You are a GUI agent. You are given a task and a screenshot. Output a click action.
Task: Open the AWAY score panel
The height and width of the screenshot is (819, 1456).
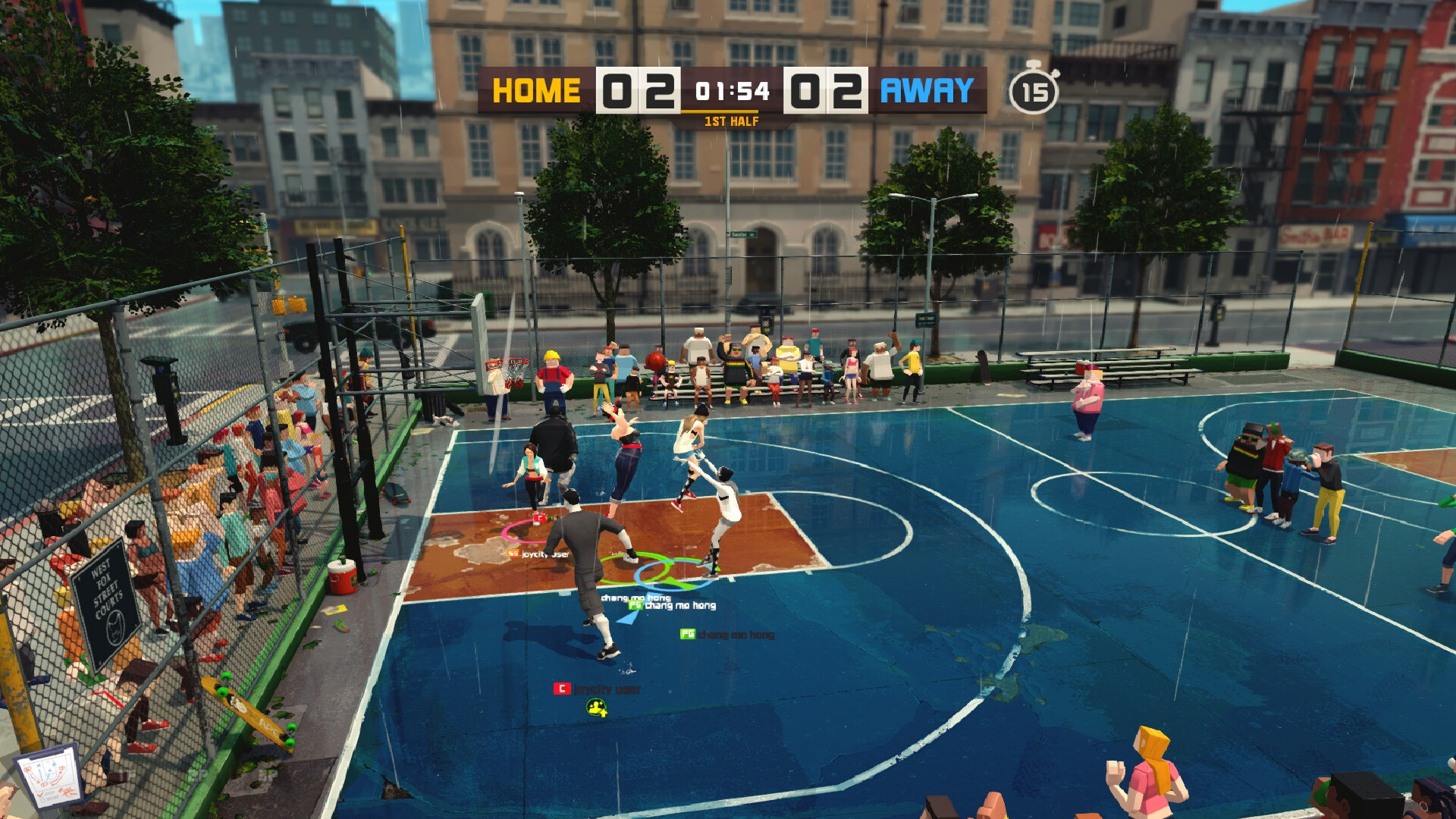827,91
